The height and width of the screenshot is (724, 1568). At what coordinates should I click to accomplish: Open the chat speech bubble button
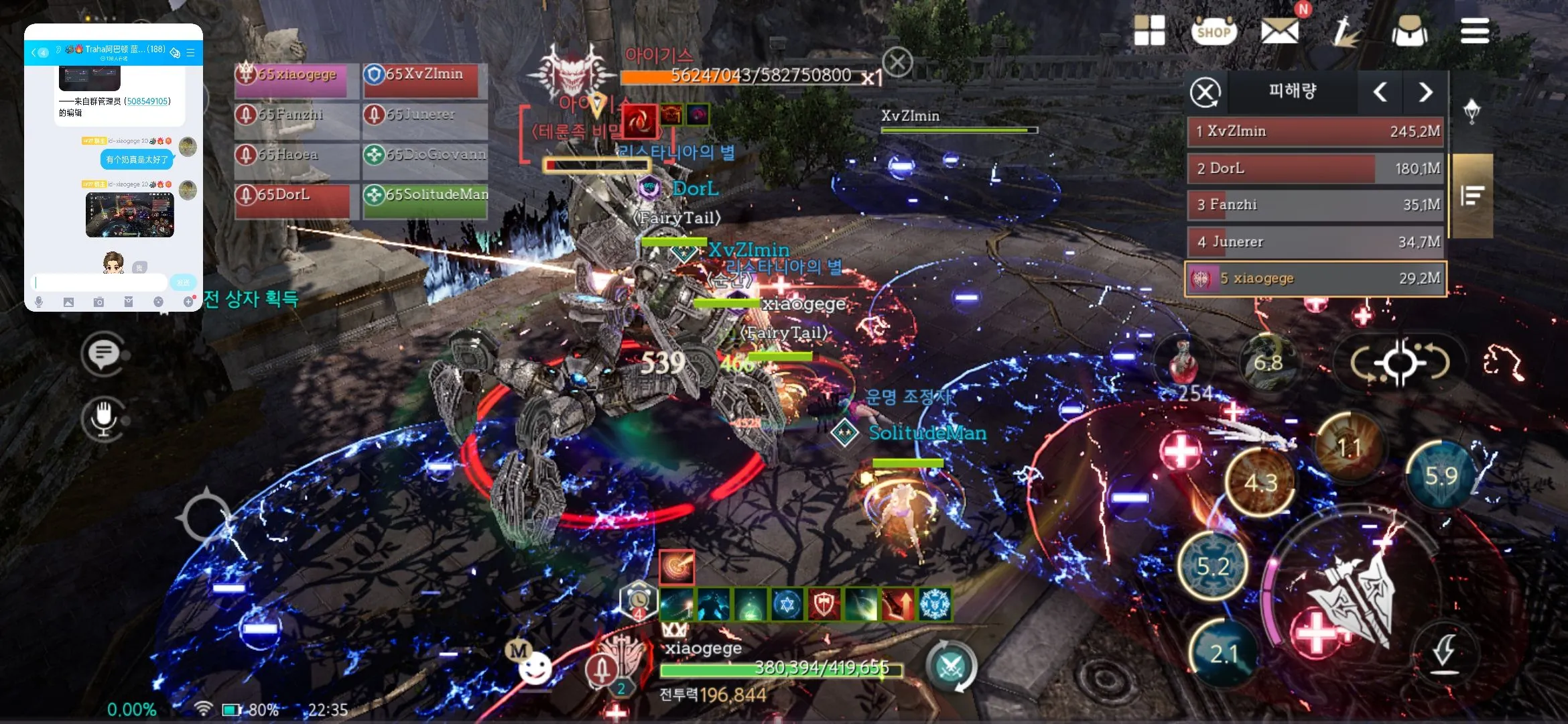[x=103, y=353]
